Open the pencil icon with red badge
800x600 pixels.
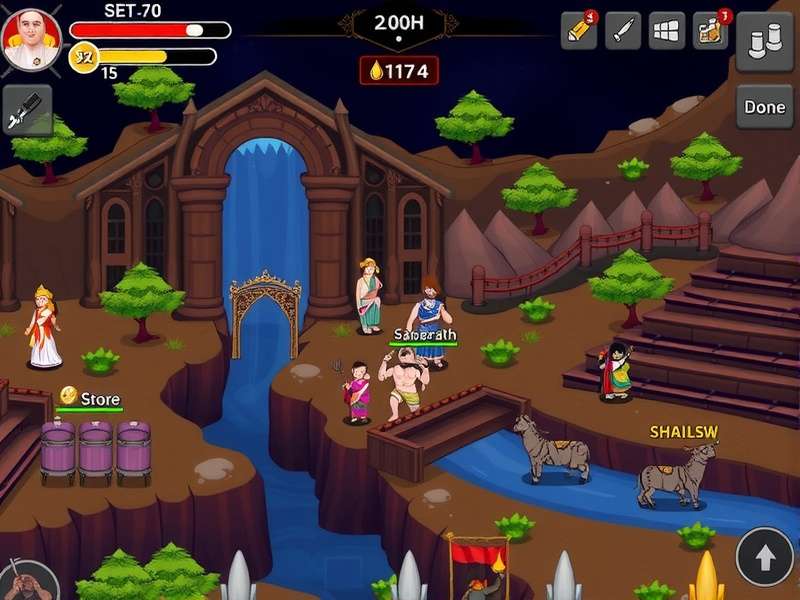coord(579,29)
